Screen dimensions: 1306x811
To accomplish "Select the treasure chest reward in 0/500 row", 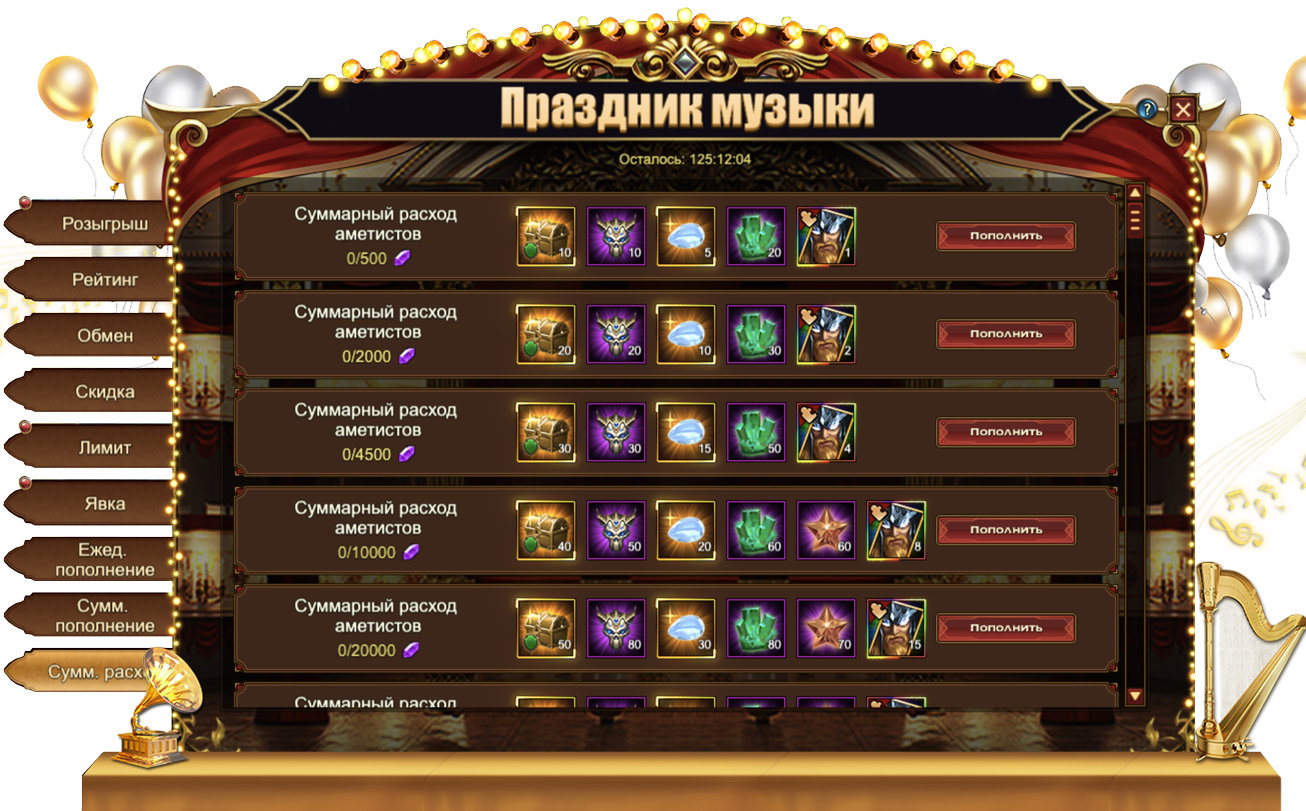I will tap(546, 237).
